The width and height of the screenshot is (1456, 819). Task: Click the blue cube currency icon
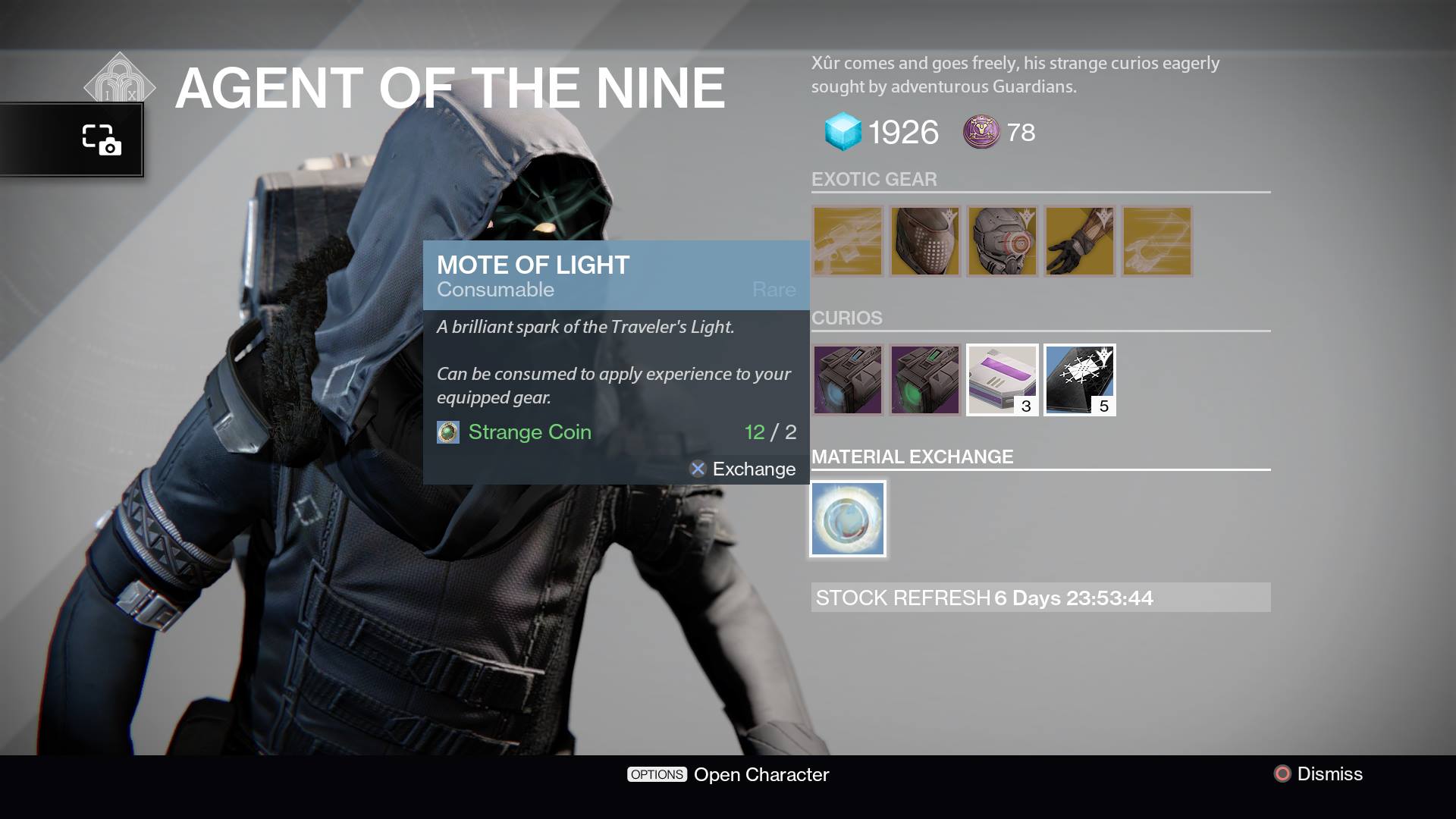[841, 131]
